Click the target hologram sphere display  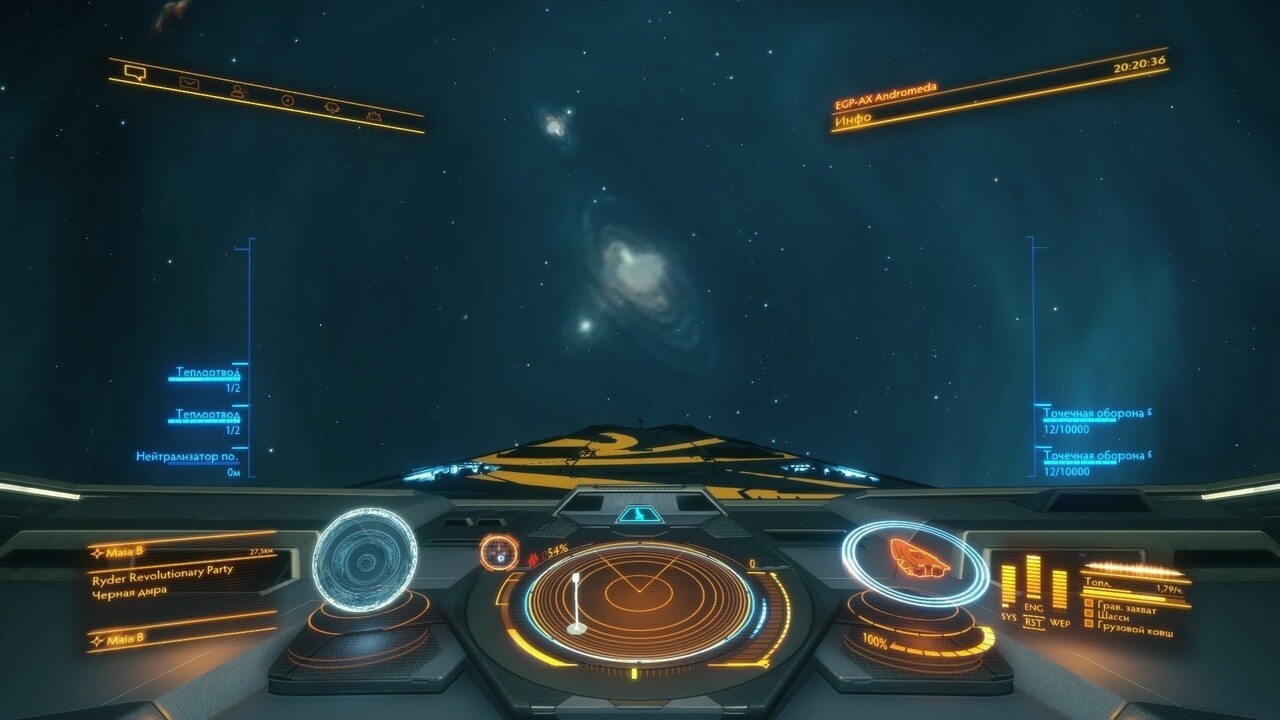[x=364, y=555]
